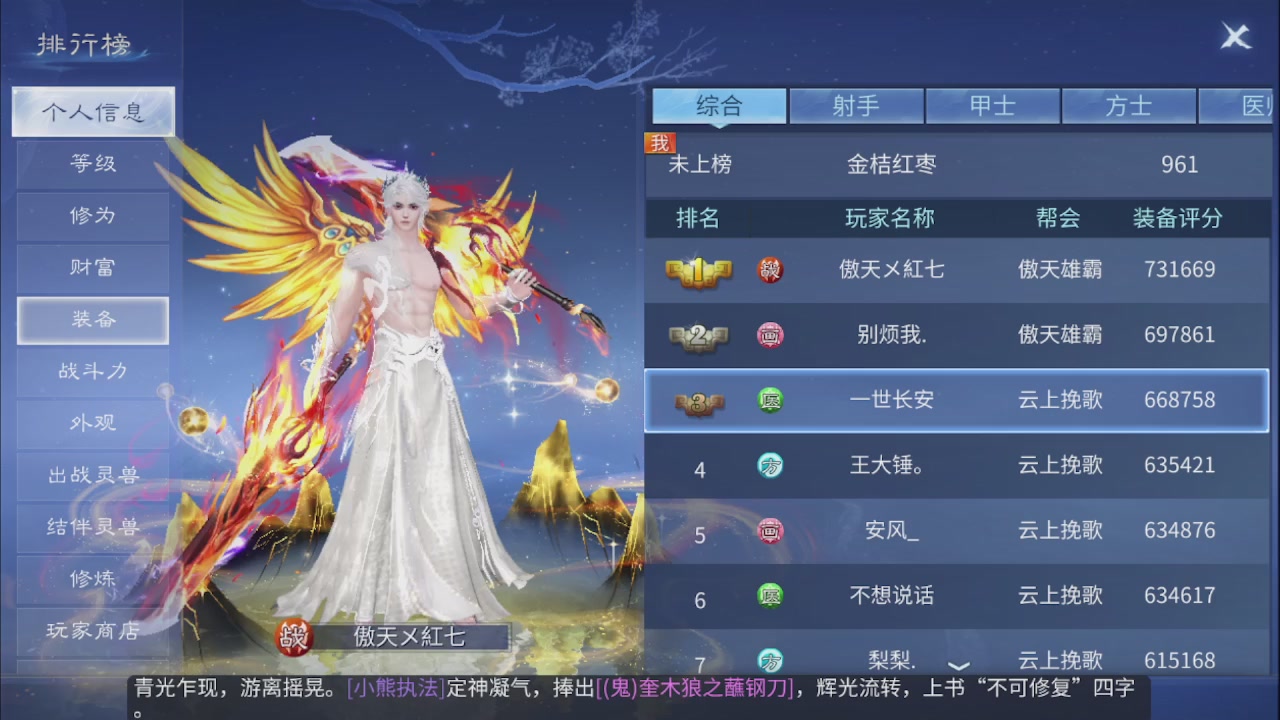Viewport: 1280px width, 720px height.
Task: Click the pink 画 class icon next to 别烦我.
Action: click(x=770, y=335)
